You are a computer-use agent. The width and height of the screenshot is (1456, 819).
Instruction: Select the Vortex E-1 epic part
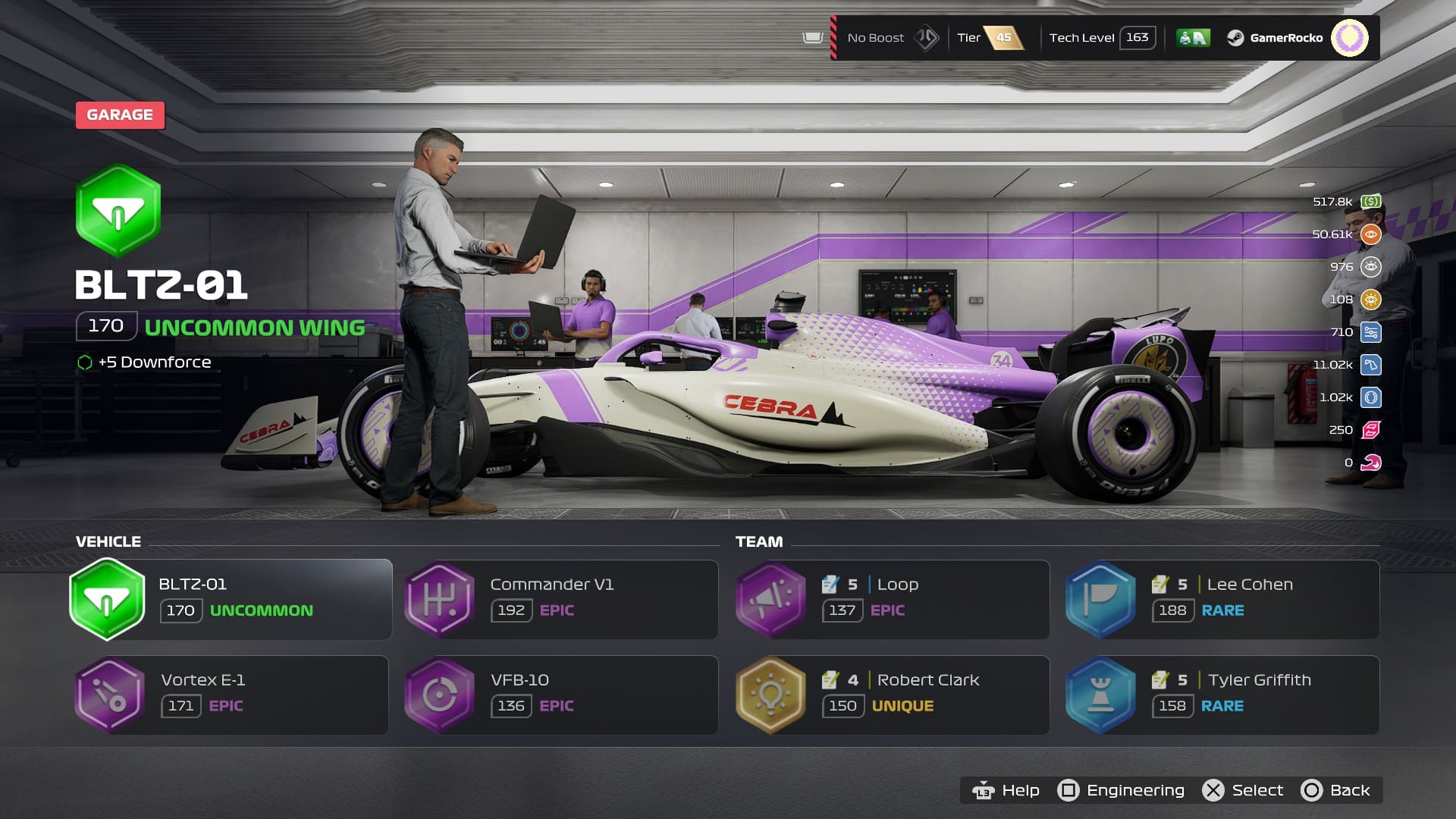click(x=231, y=695)
